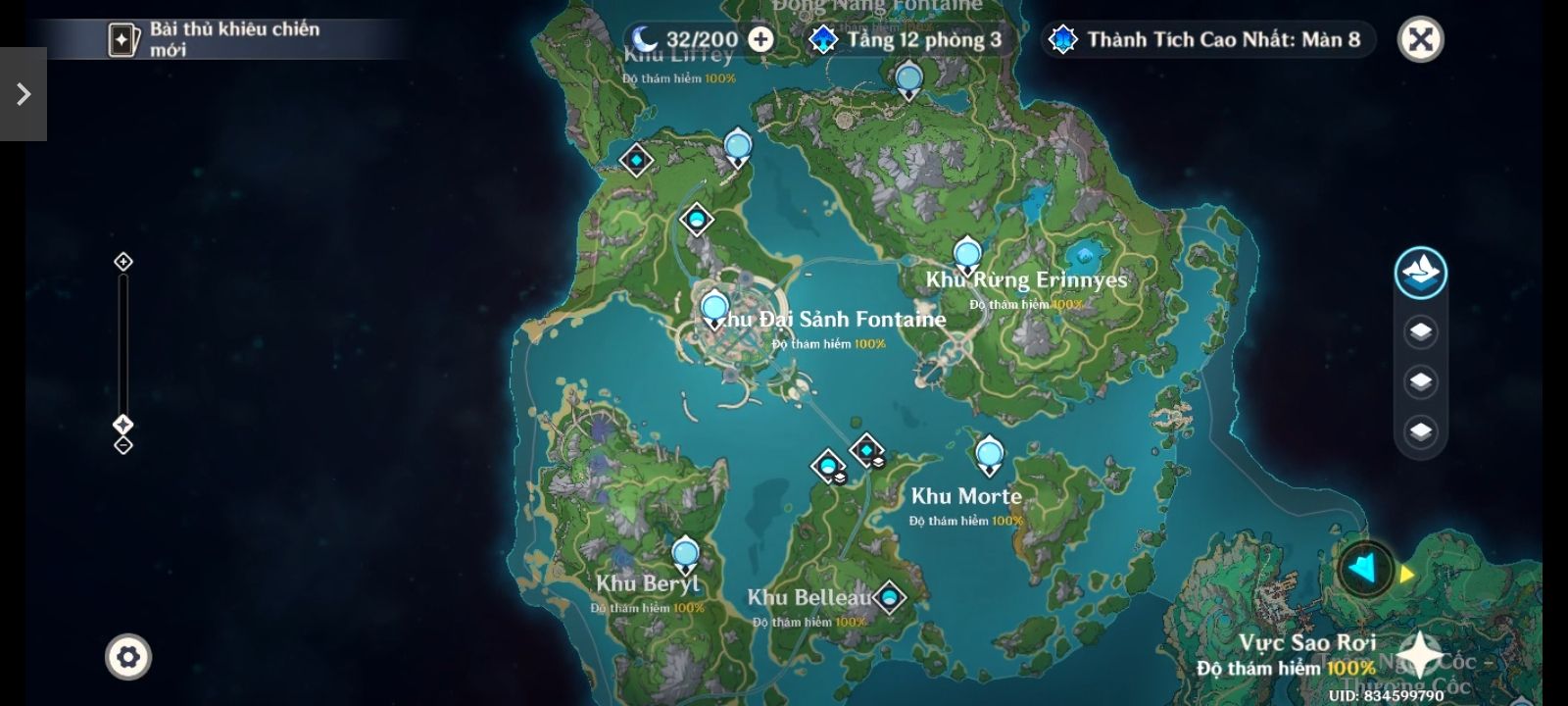Select the highlighted surface map layer button
The image size is (1568, 706).
click(x=1420, y=272)
